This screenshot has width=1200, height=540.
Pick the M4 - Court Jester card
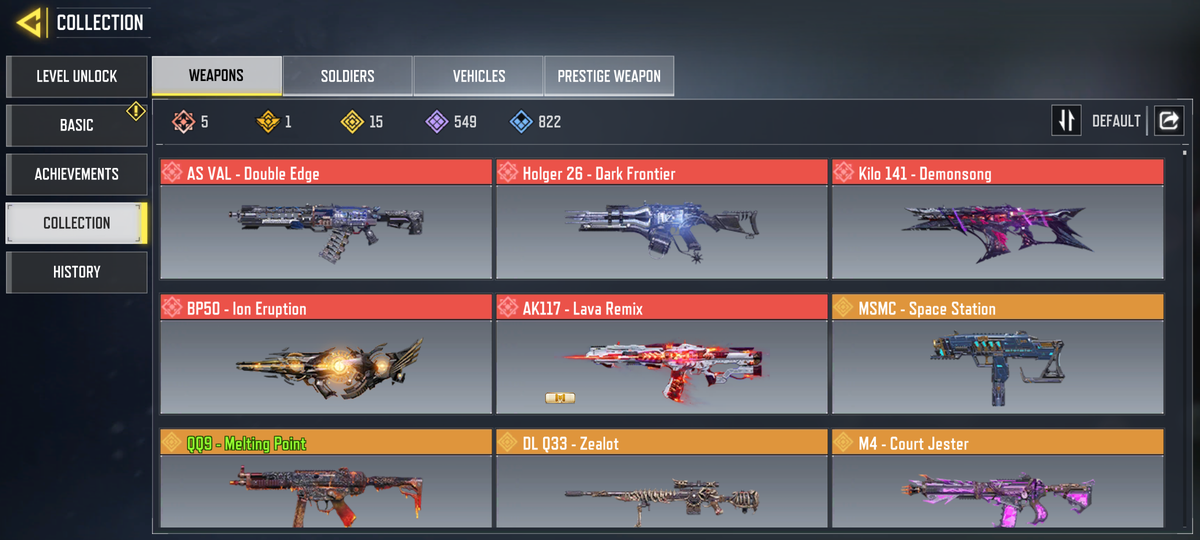click(x=997, y=480)
